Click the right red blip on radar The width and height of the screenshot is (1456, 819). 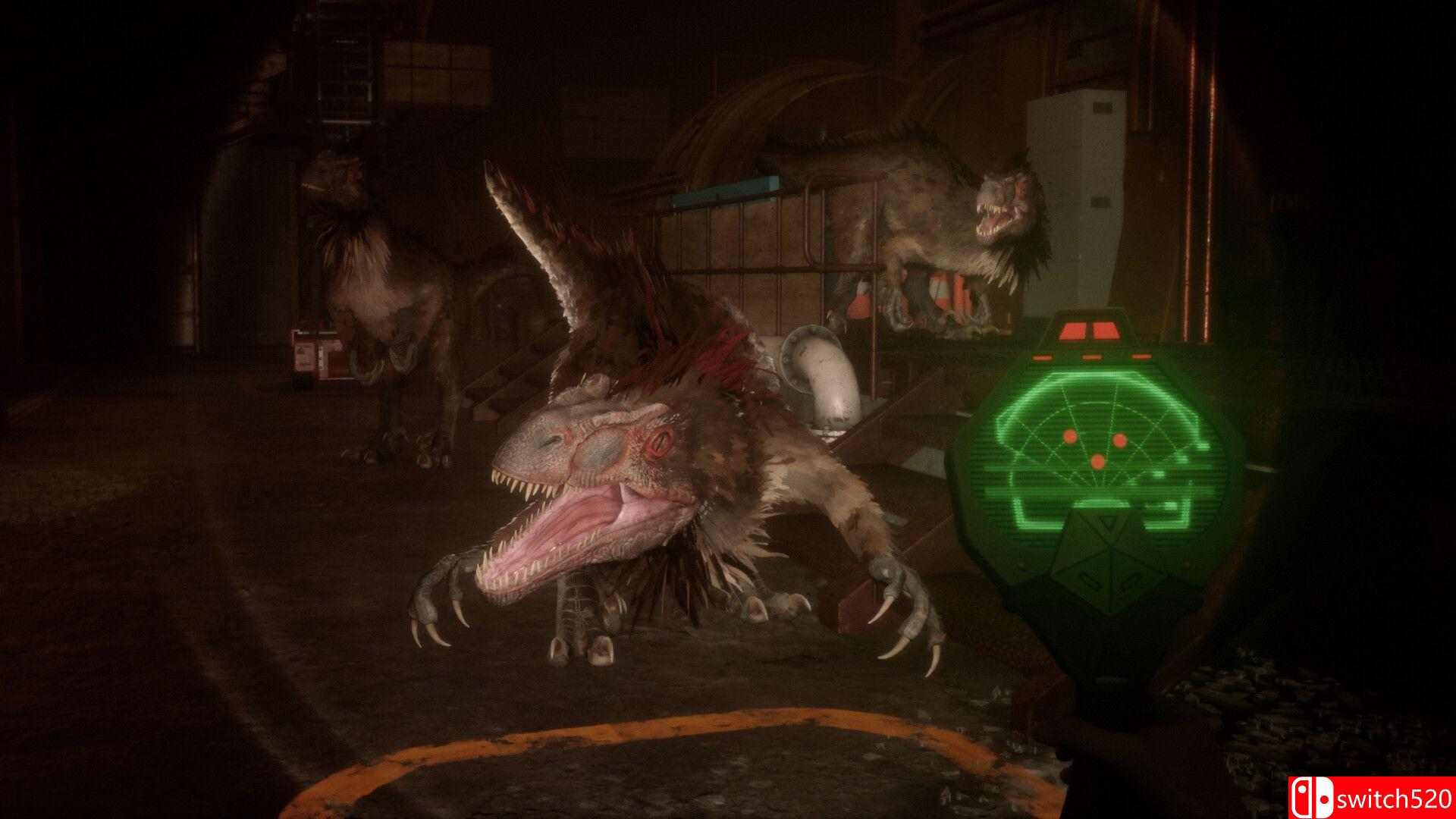pyautogui.click(x=1119, y=441)
